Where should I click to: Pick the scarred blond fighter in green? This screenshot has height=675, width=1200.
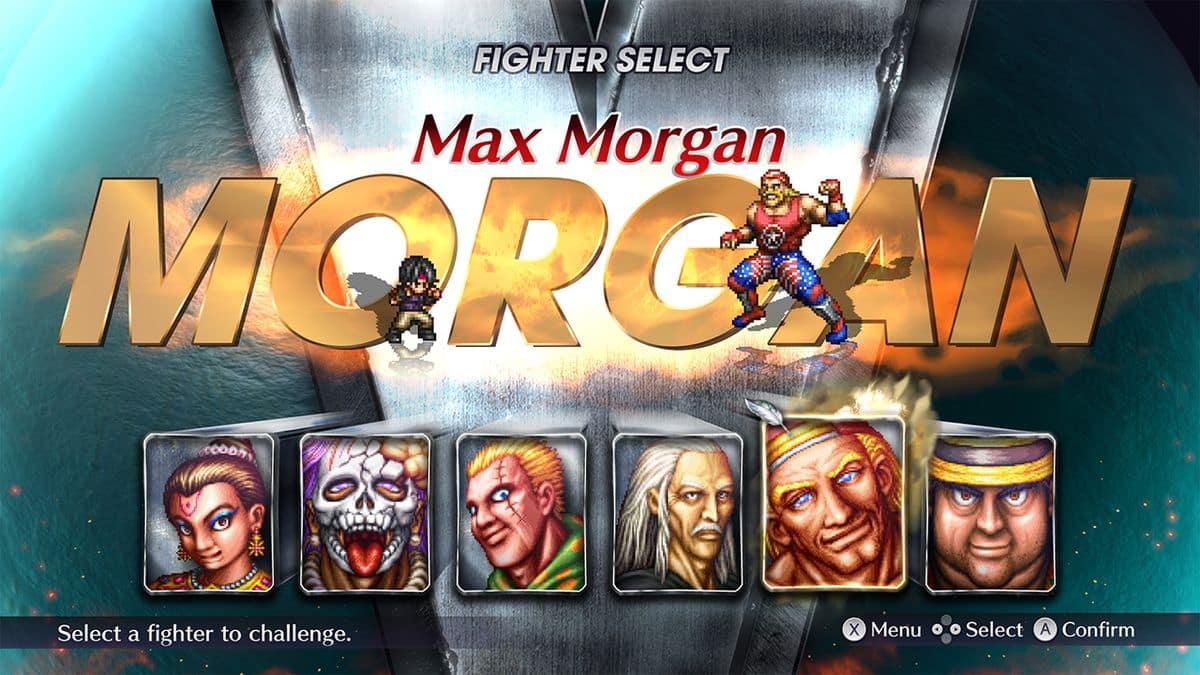[x=520, y=513]
